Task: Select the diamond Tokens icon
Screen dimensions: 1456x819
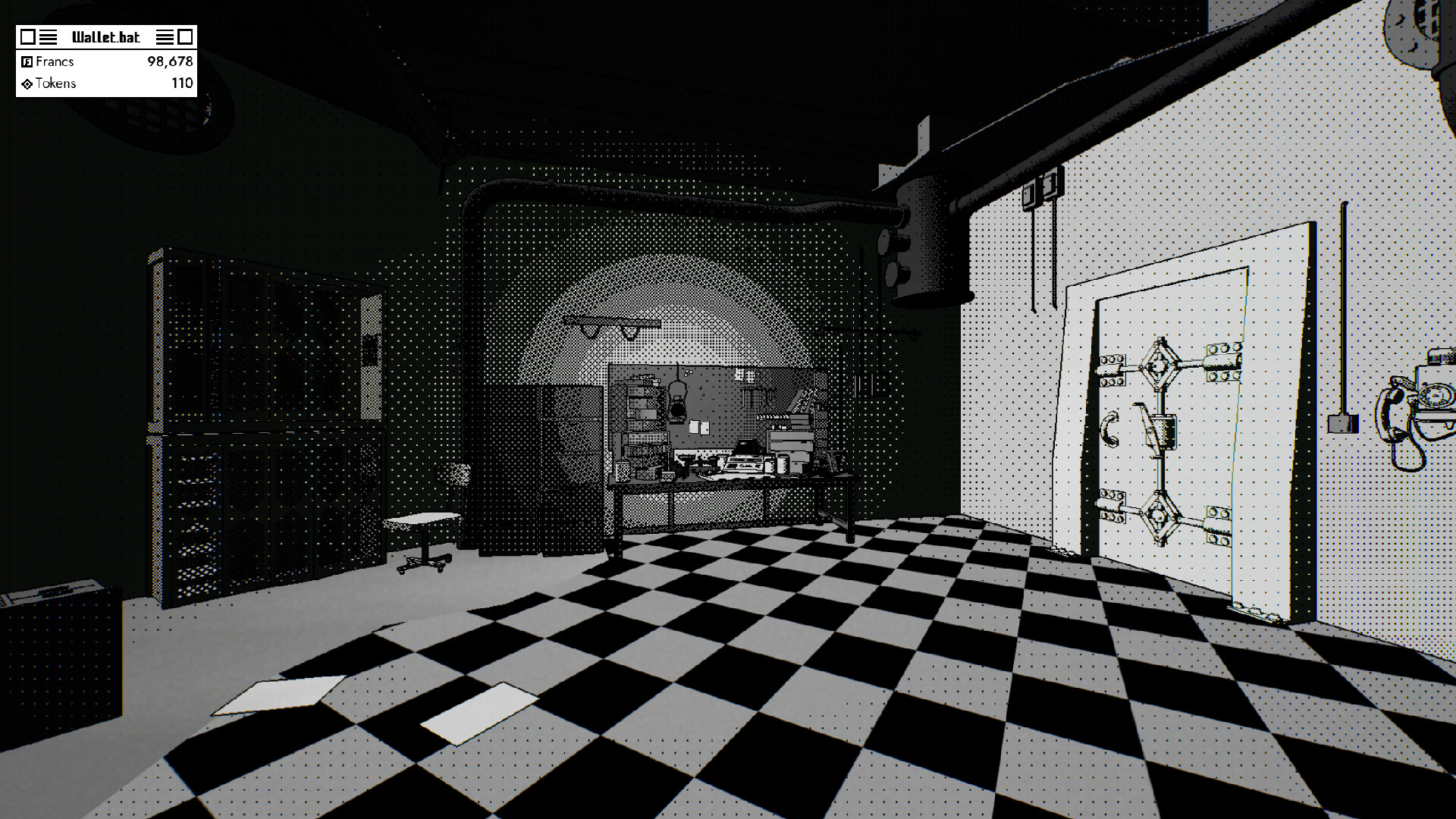Action: pyautogui.click(x=27, y=83)
